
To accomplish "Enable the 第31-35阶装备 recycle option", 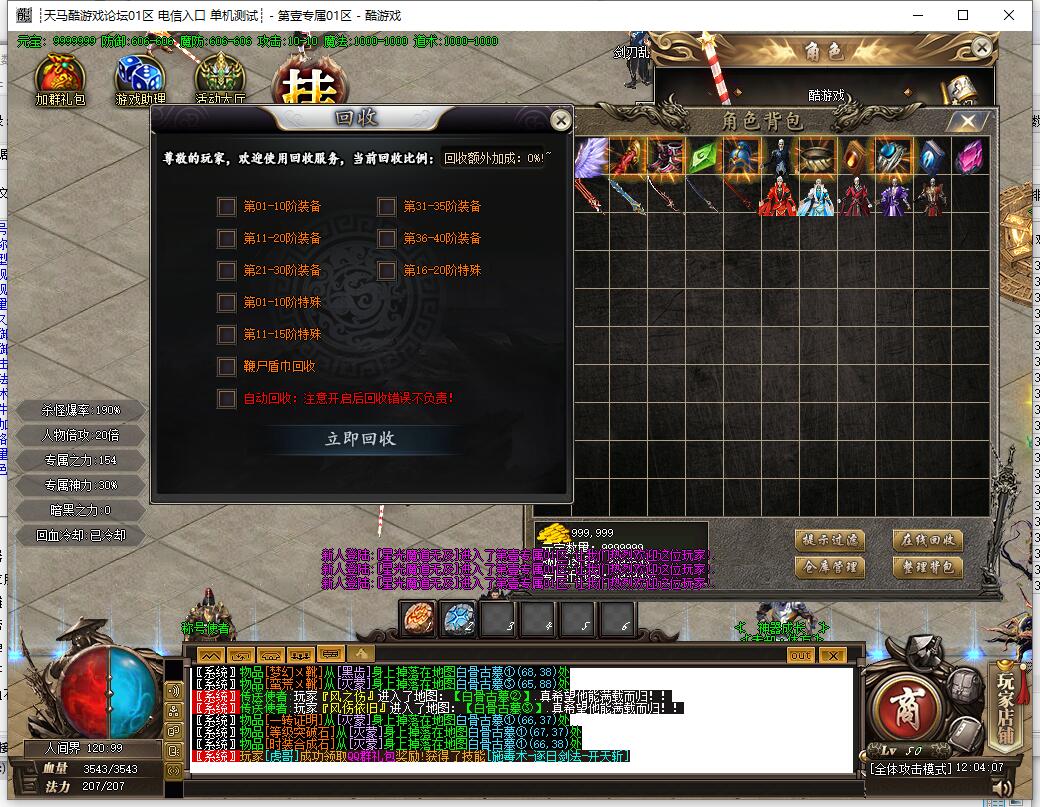I will click(387, 207).
